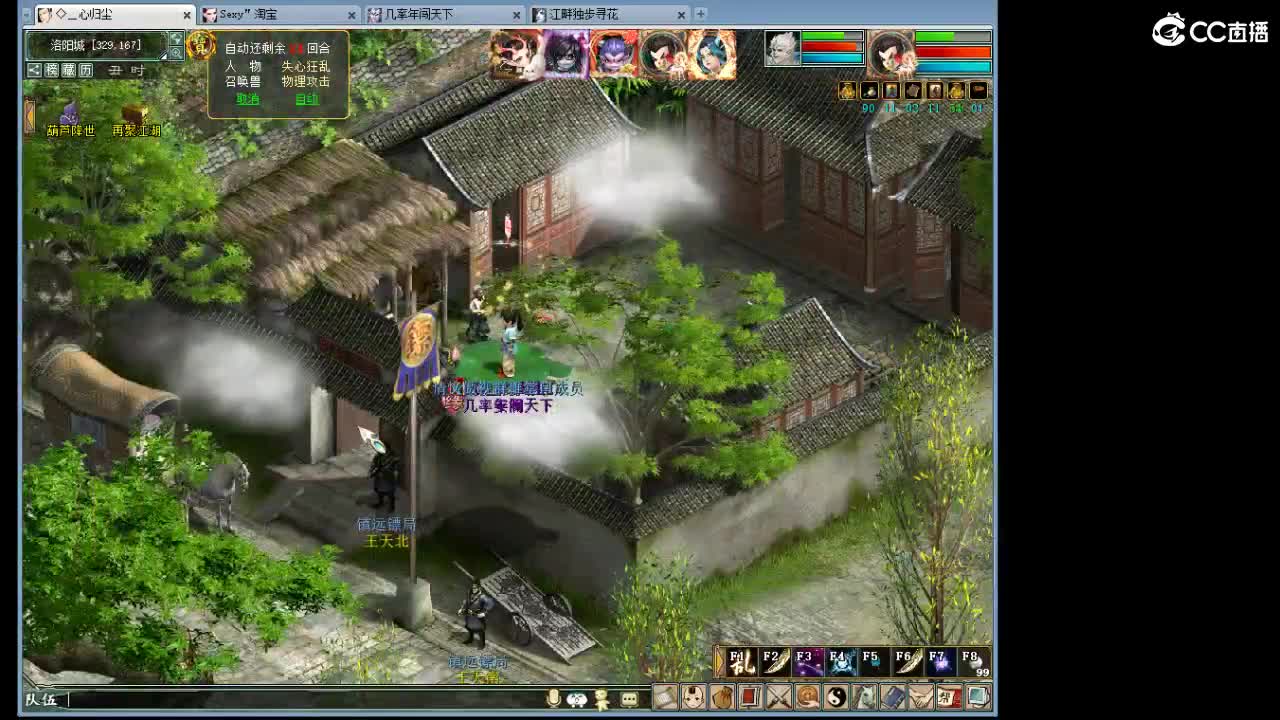Expand the hourglass side panel on the left edge
Viewport: 1280px width, 720px height.
pyautogui.click(x=29, y=116)
